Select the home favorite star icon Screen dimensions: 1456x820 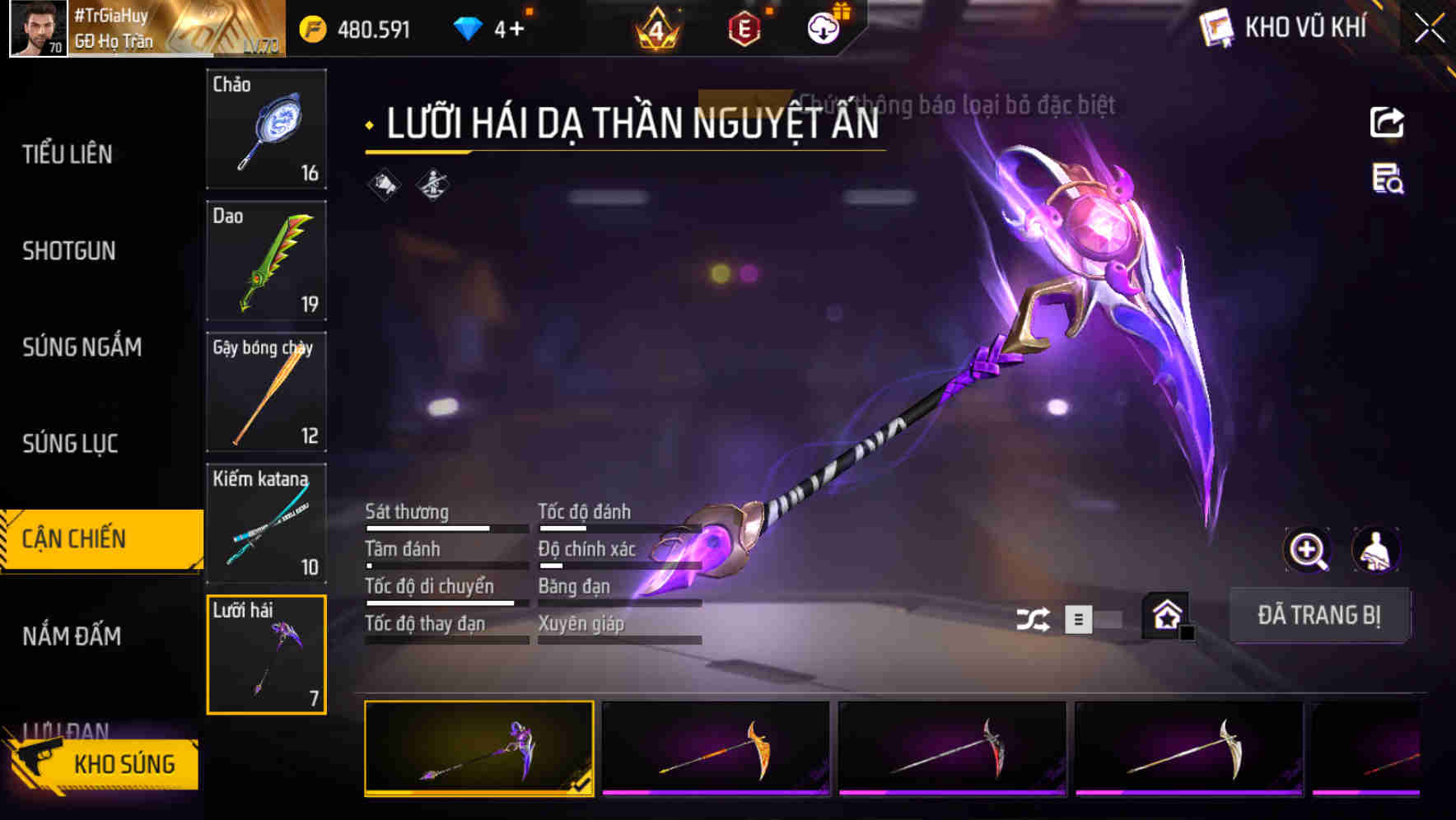click(1166, 616)
